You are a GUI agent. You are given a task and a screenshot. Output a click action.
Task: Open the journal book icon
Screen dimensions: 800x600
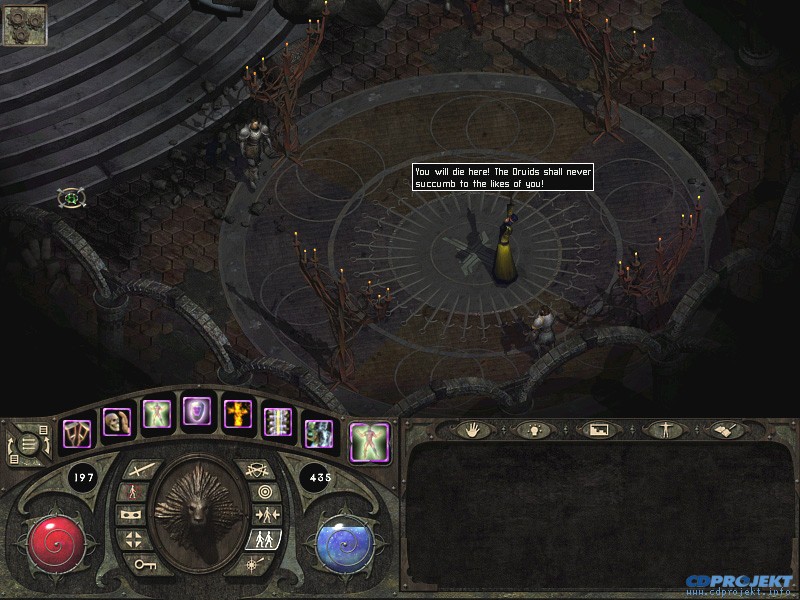click(x=723, y=430)
